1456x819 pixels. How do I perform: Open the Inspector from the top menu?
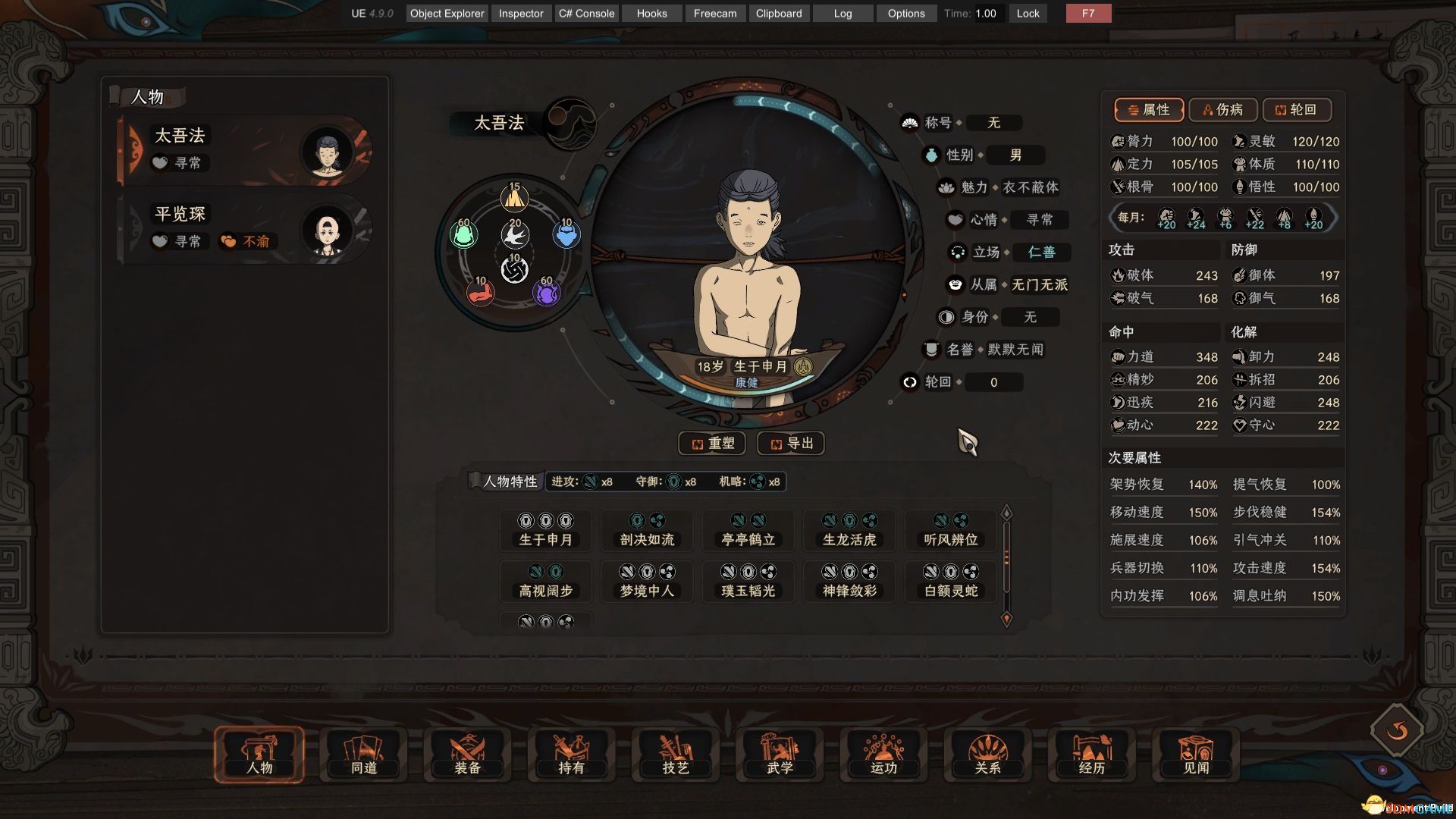pyautogui.click(x=520, y=13)
